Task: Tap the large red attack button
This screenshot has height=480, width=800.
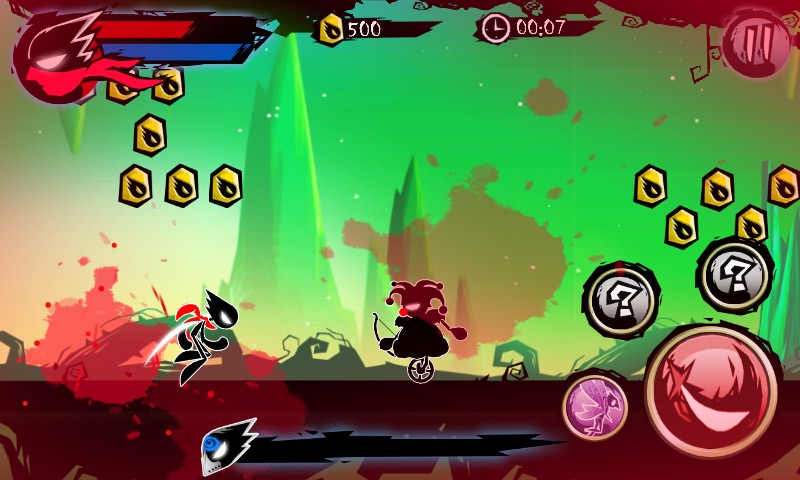Action: [x=711, y=388]
